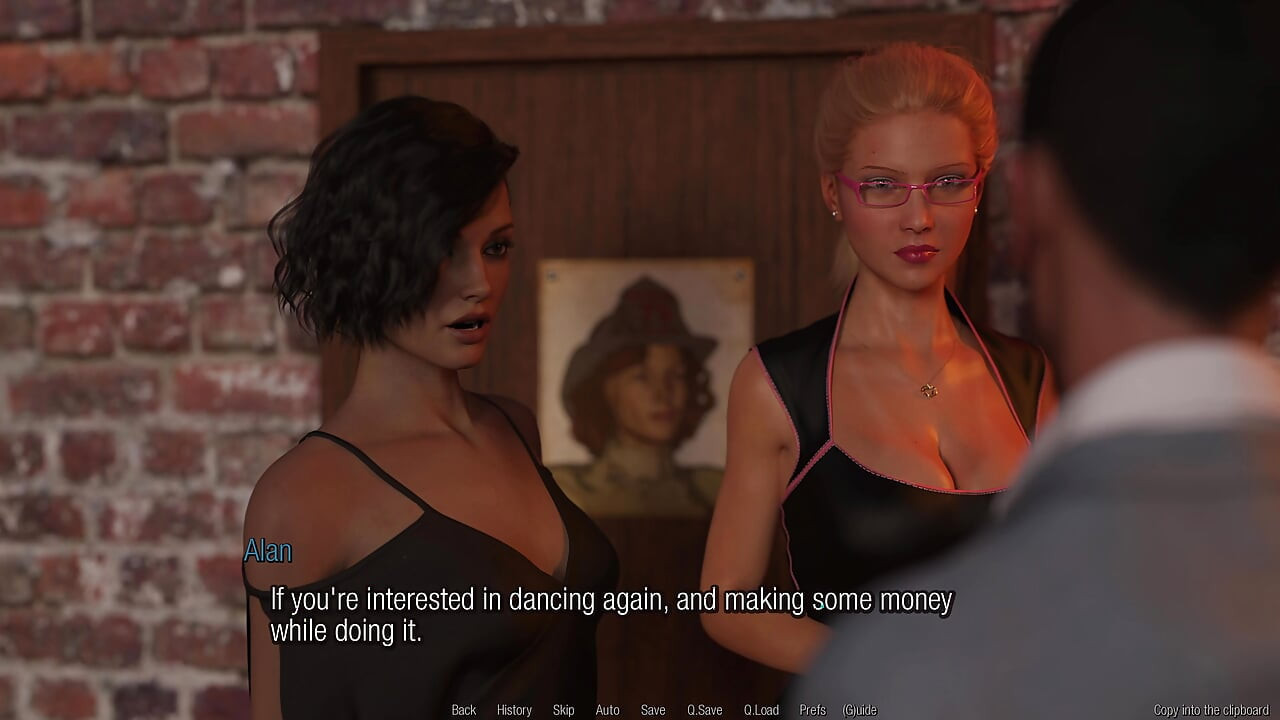
Task: View past messages using History
Action: tap(514, 709)
